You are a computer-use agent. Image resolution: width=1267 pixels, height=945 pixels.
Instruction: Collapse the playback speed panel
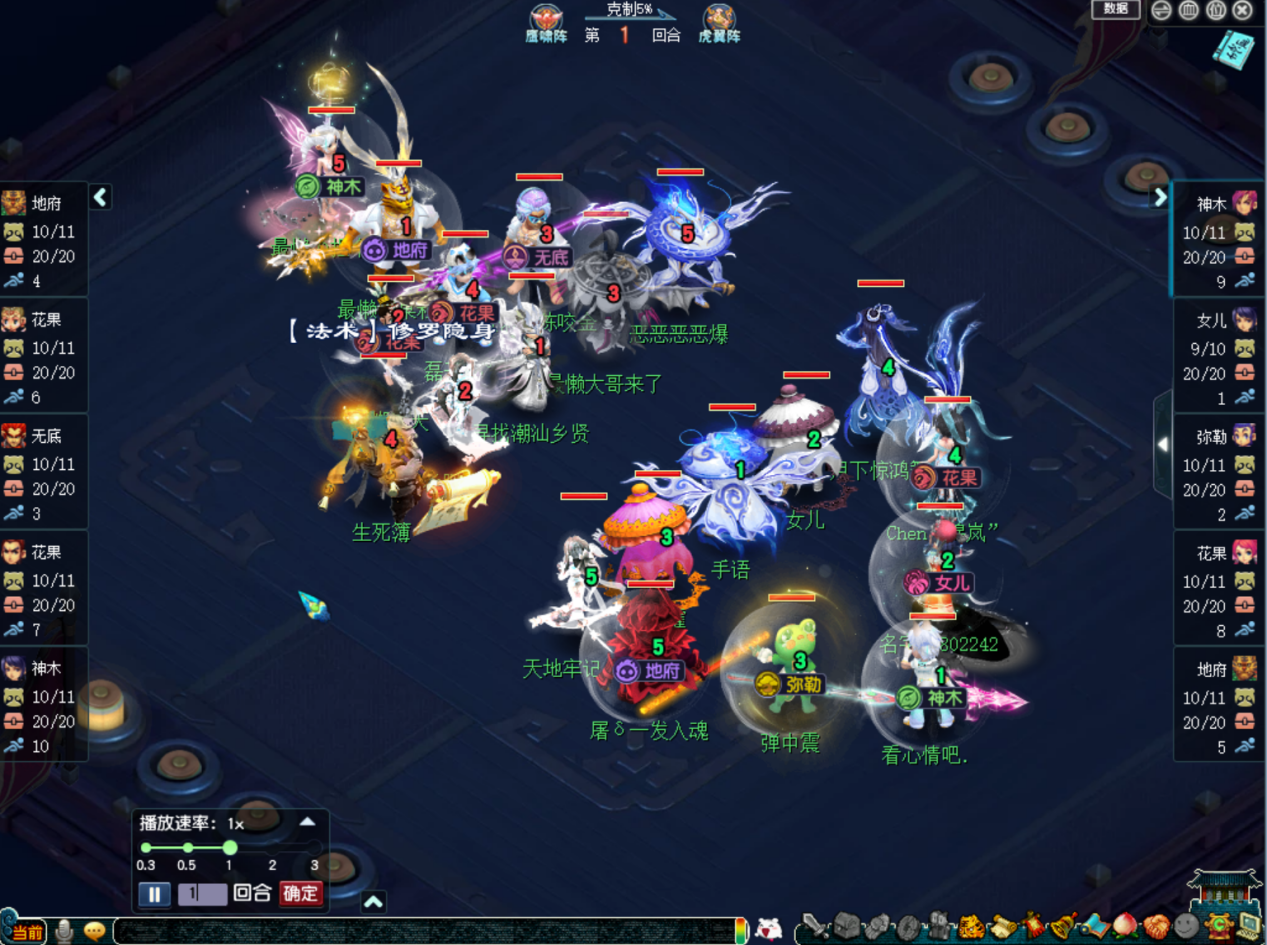point(308,822)
